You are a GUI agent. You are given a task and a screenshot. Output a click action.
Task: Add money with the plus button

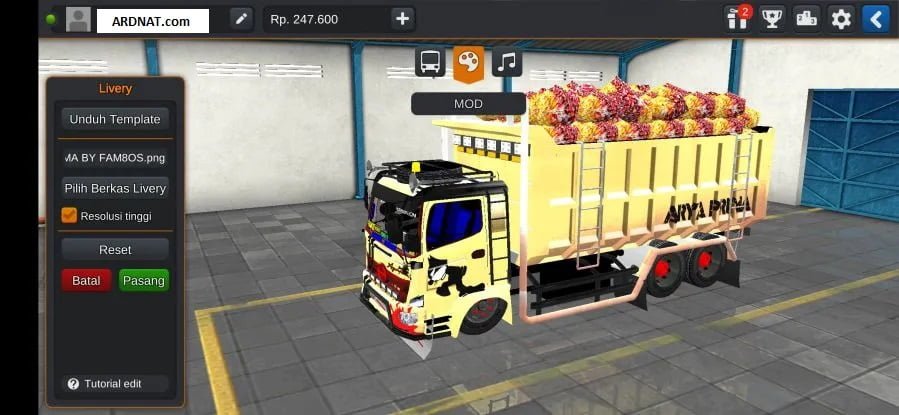point(402,19)
